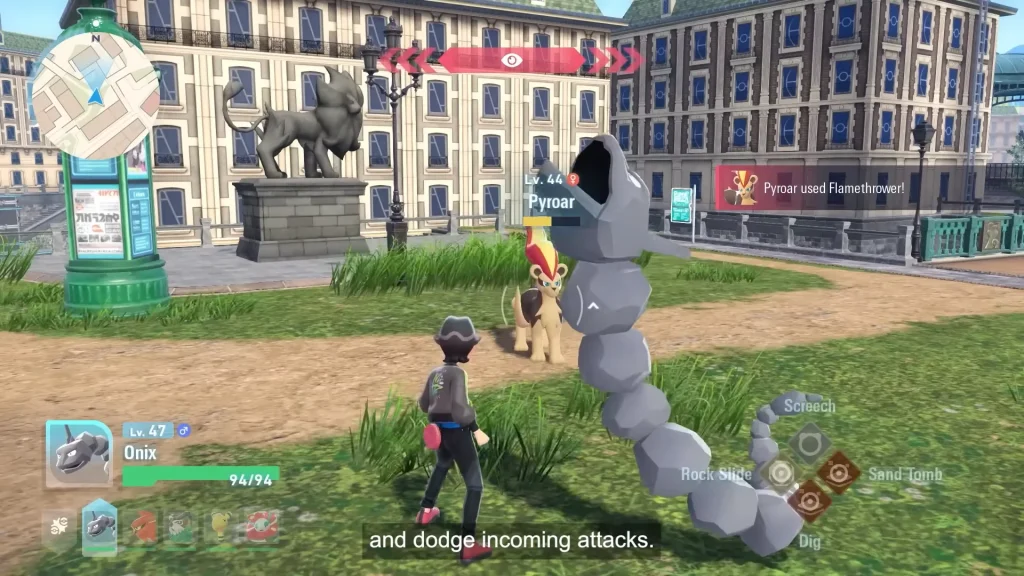
Task: Click the Poké Ball burst icon beside party
Action: coord(57,526)
